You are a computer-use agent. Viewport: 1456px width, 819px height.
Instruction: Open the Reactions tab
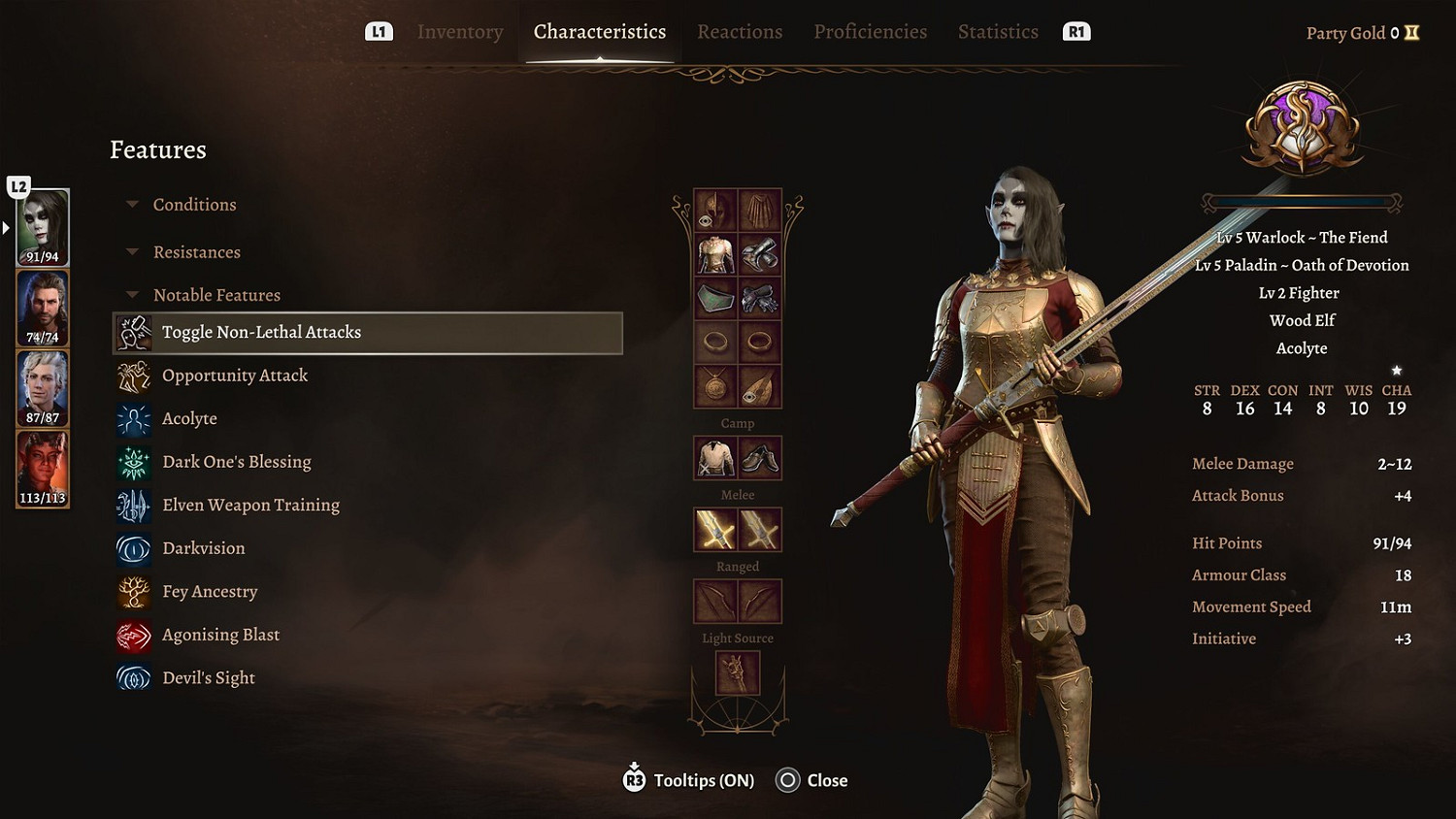[740, 32]
